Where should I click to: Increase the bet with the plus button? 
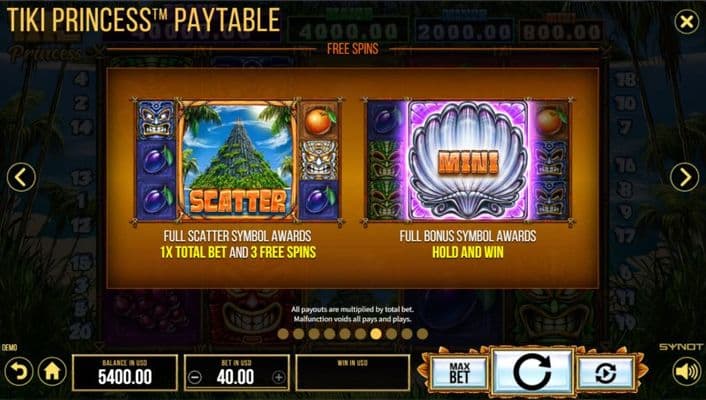[x=278, y=378]
